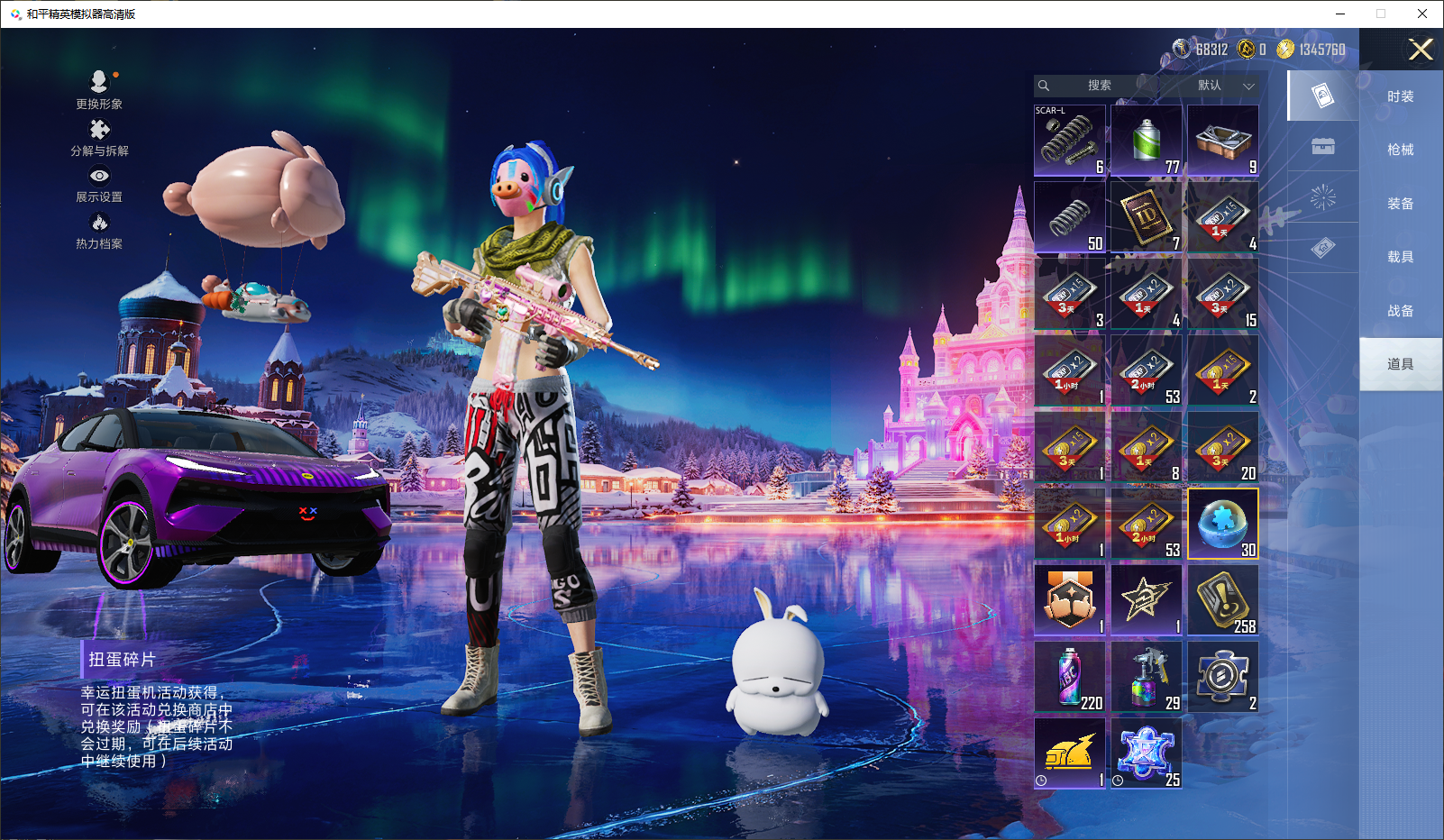
Task: Select the green spray can slot
Action: coord(1147,141)
